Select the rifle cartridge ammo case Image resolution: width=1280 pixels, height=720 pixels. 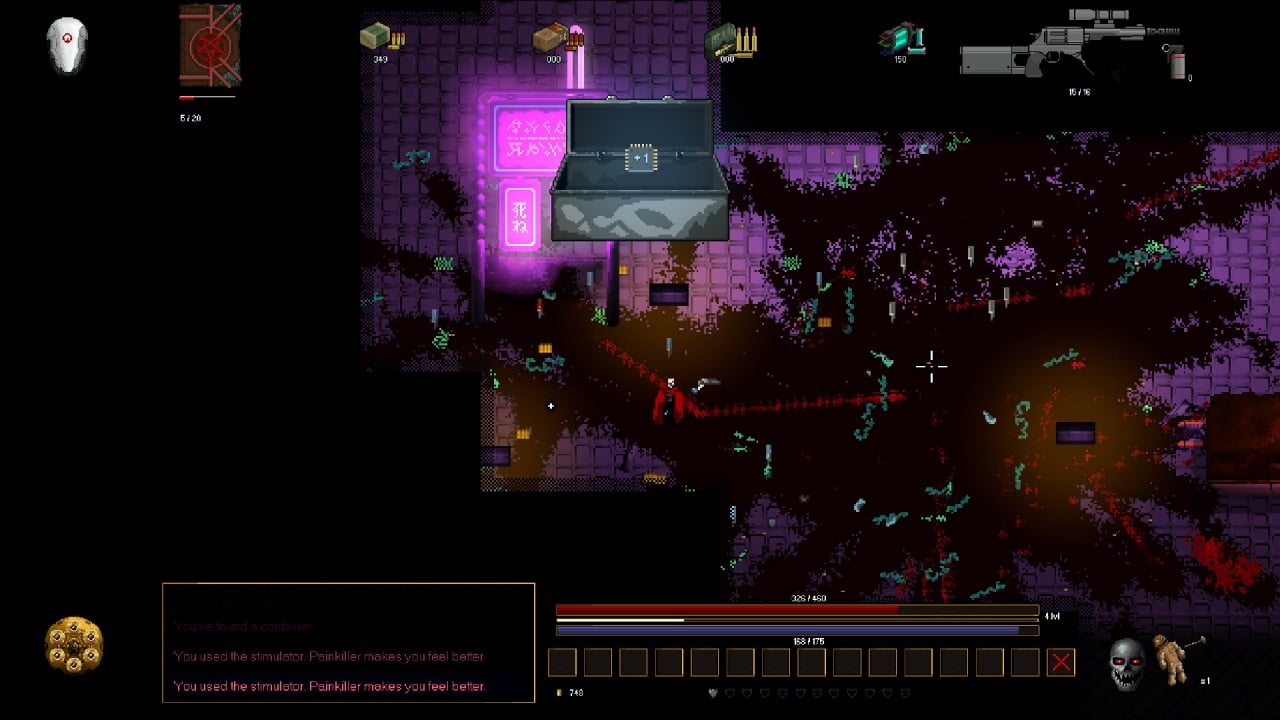coord(730,38)
